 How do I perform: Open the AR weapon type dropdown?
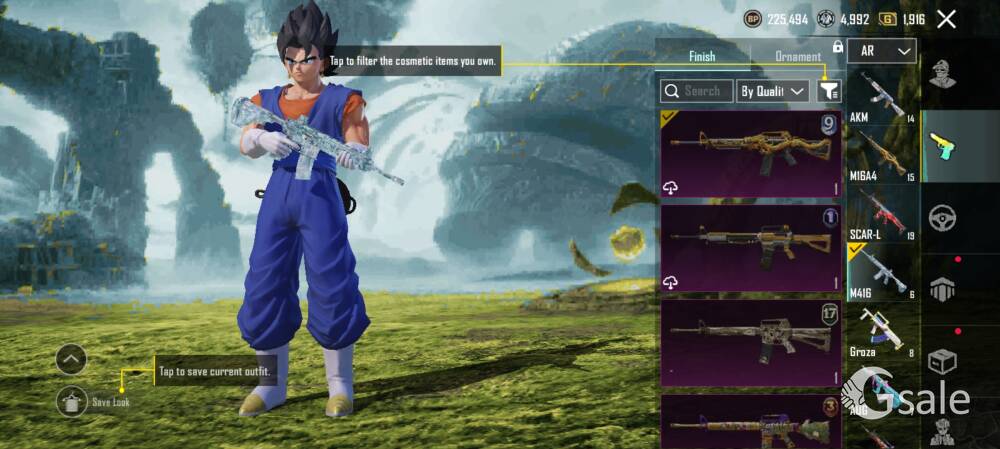[881, 51]
